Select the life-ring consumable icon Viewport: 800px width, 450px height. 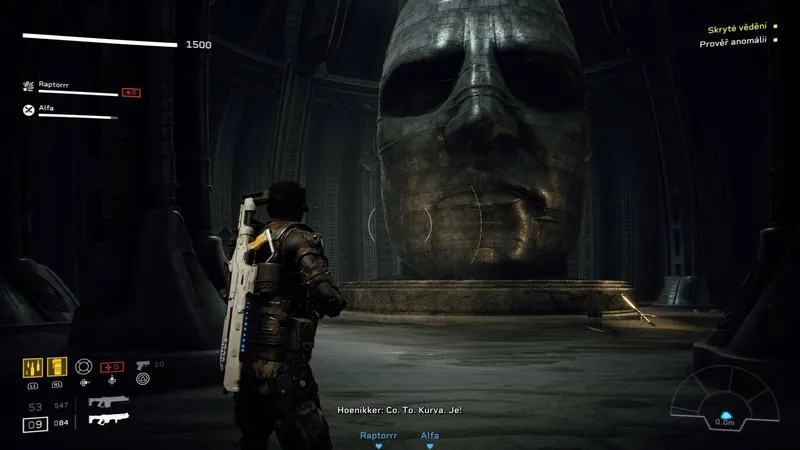pyautogui.click(x=84, y=366)
